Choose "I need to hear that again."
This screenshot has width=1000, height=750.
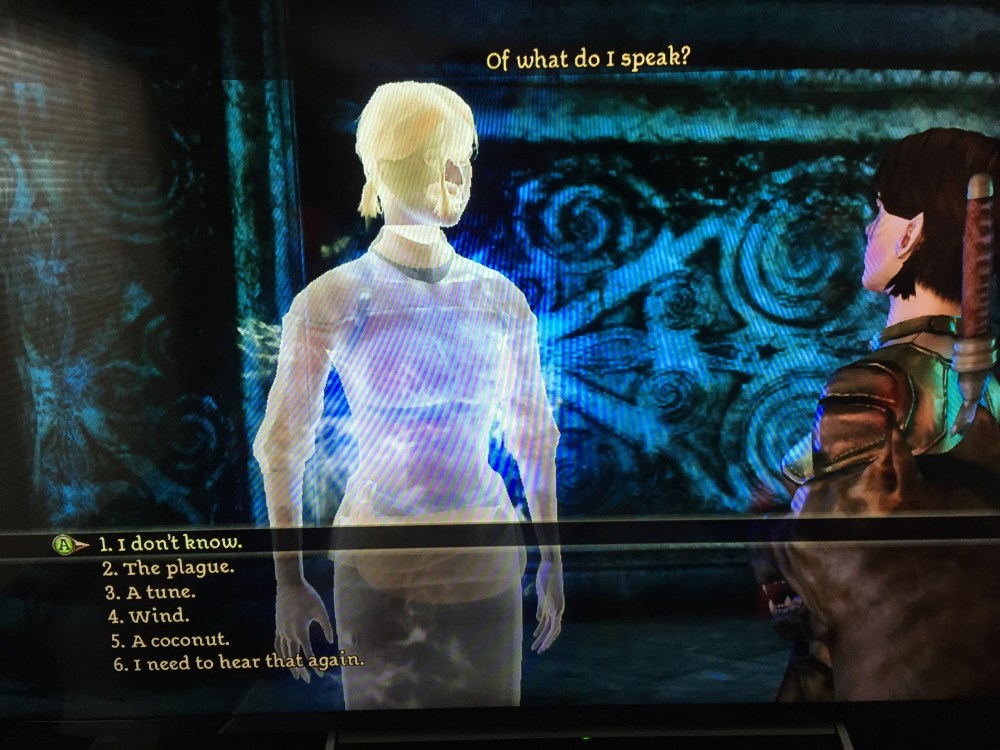pos(238,662)
